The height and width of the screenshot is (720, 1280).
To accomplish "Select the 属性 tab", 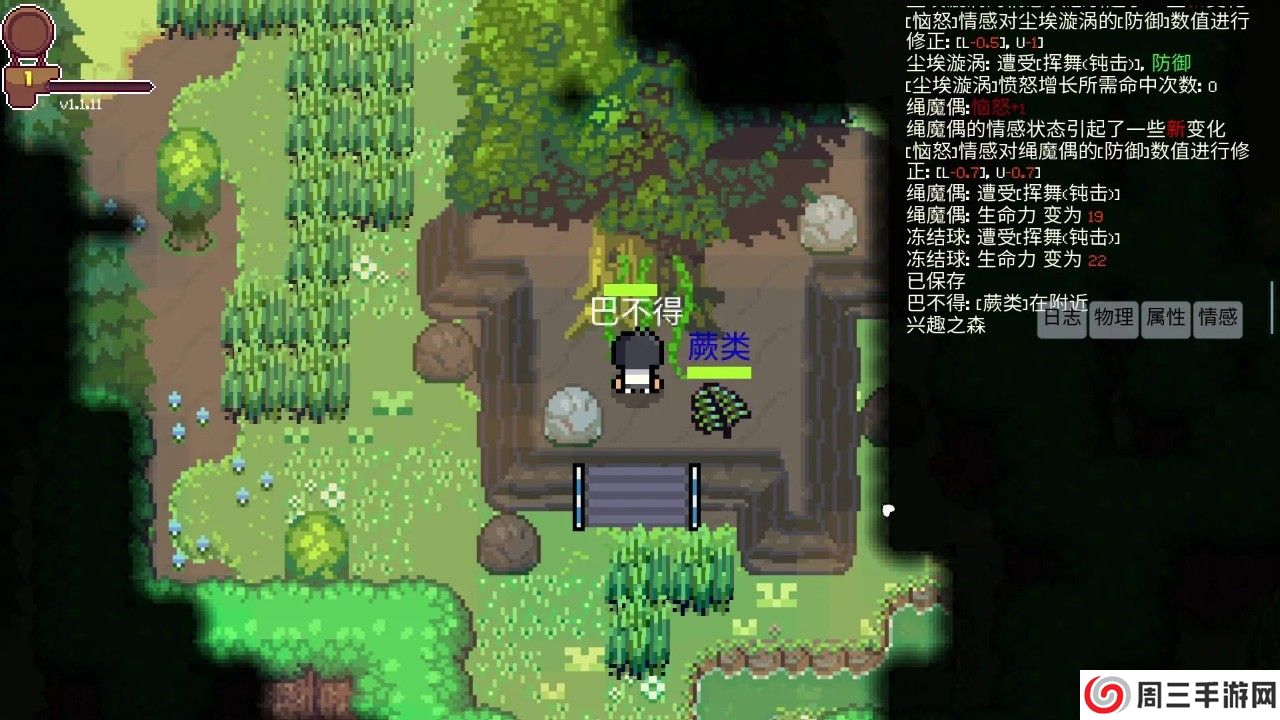I will (1165, 319).
